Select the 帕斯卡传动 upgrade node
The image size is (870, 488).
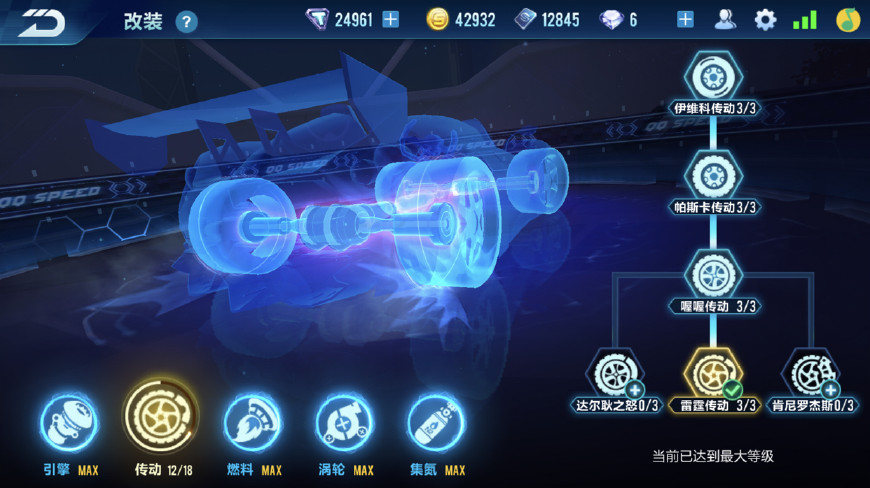pos(713,176)
